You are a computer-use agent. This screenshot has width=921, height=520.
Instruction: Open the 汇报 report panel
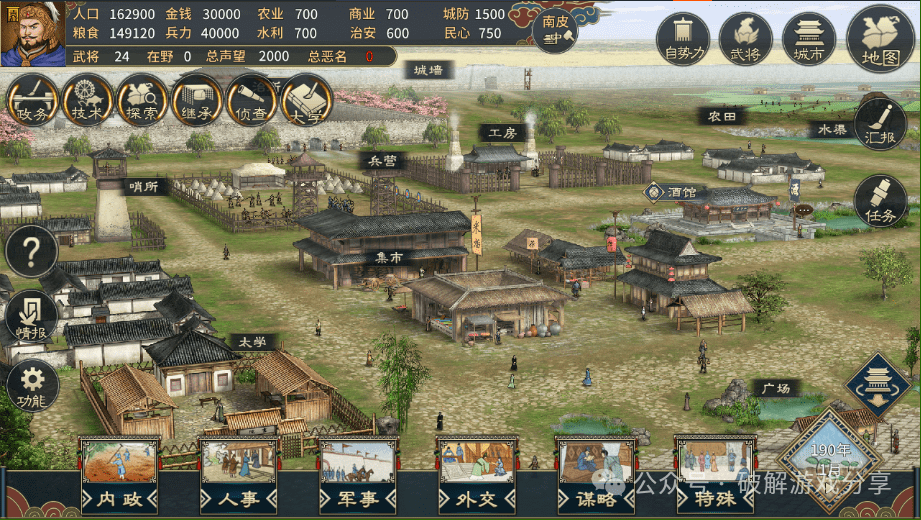[880, 124]
